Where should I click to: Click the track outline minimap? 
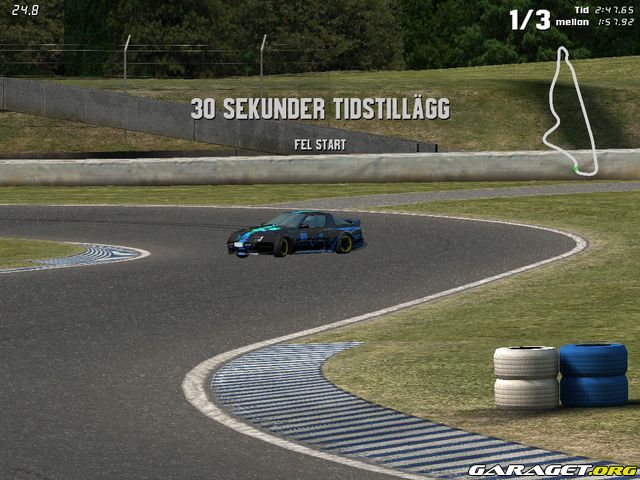point(569,110)
